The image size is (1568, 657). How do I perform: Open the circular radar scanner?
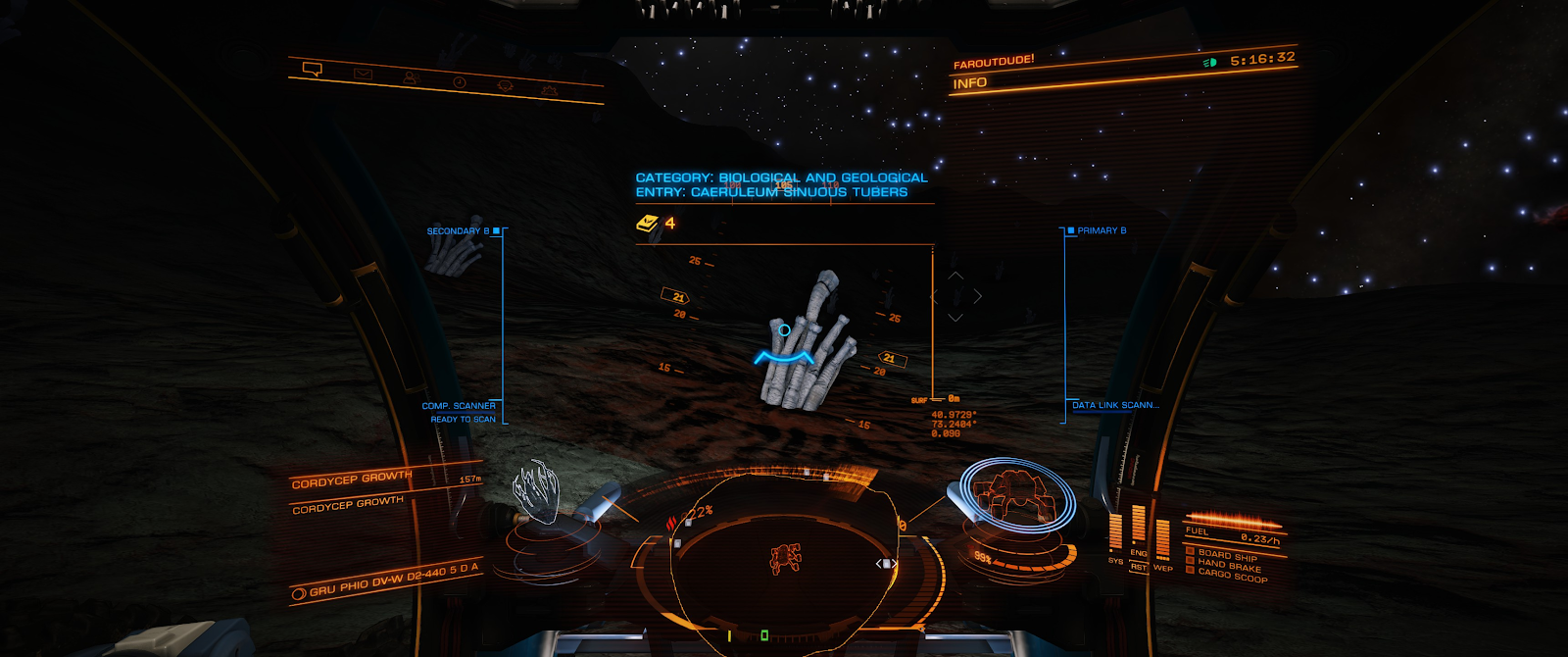[784, 559]
